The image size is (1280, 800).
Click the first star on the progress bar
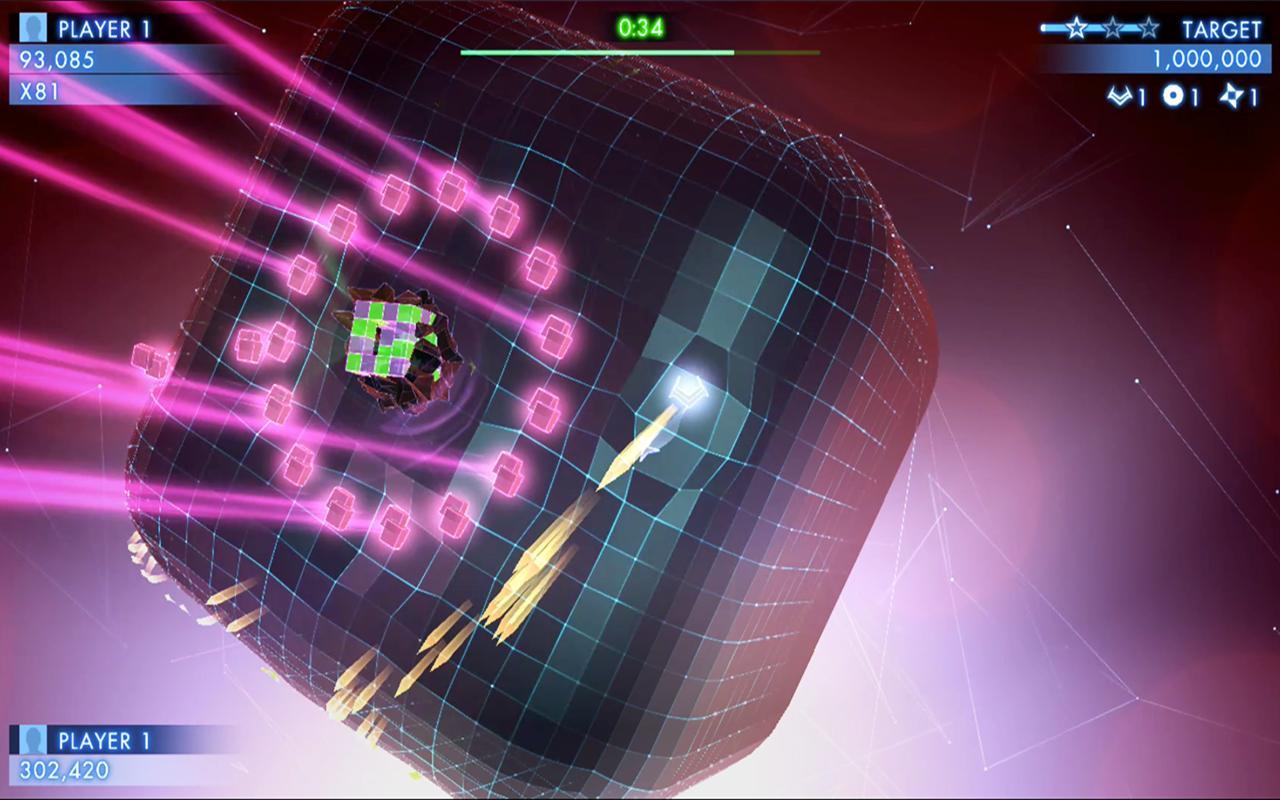point(1076,29)
